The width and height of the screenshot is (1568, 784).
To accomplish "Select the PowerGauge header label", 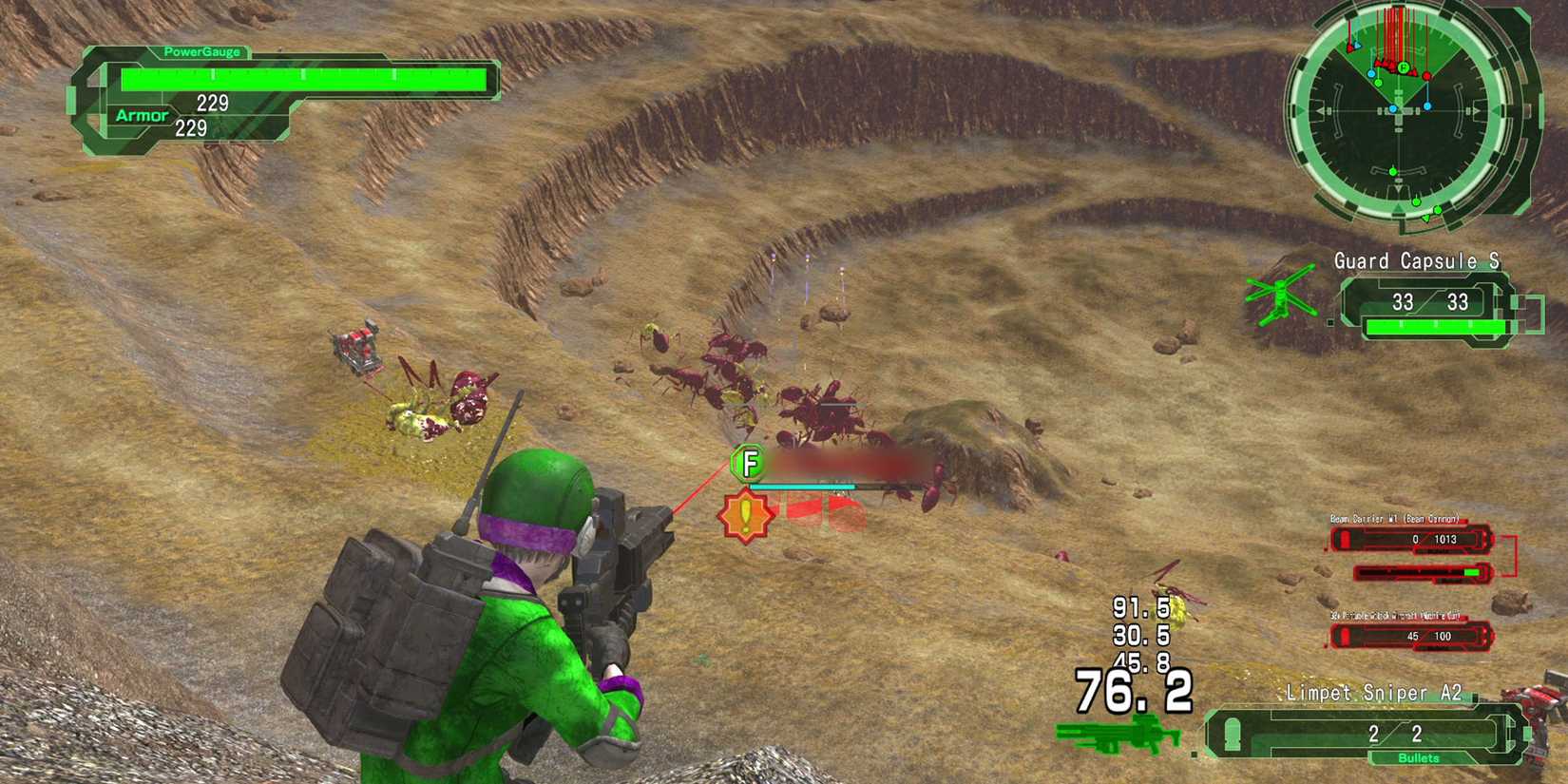I will [x=200, y=52].
